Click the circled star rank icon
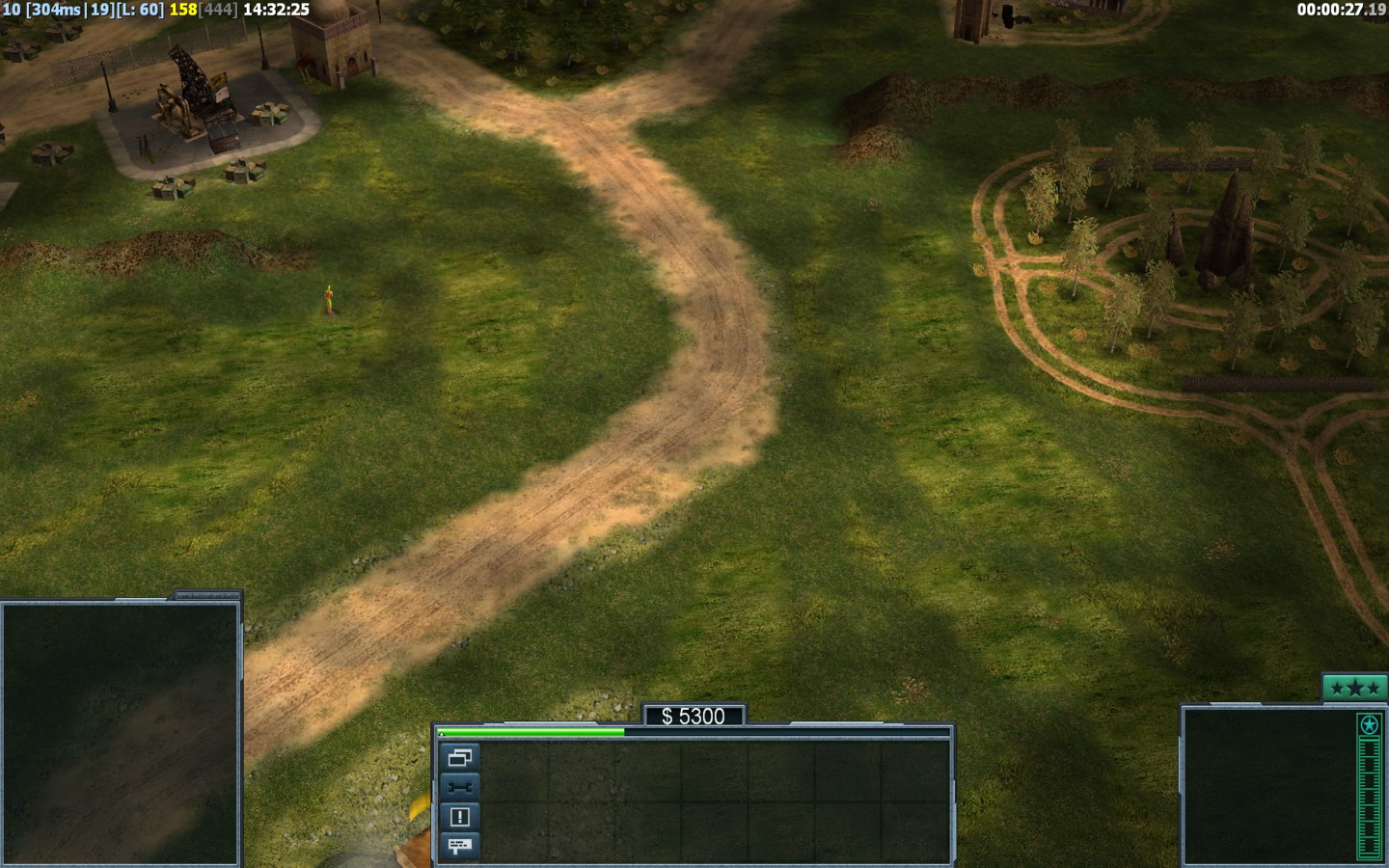The height and width of the screenshot is (868, 1389). click(x=1368, y=724)
